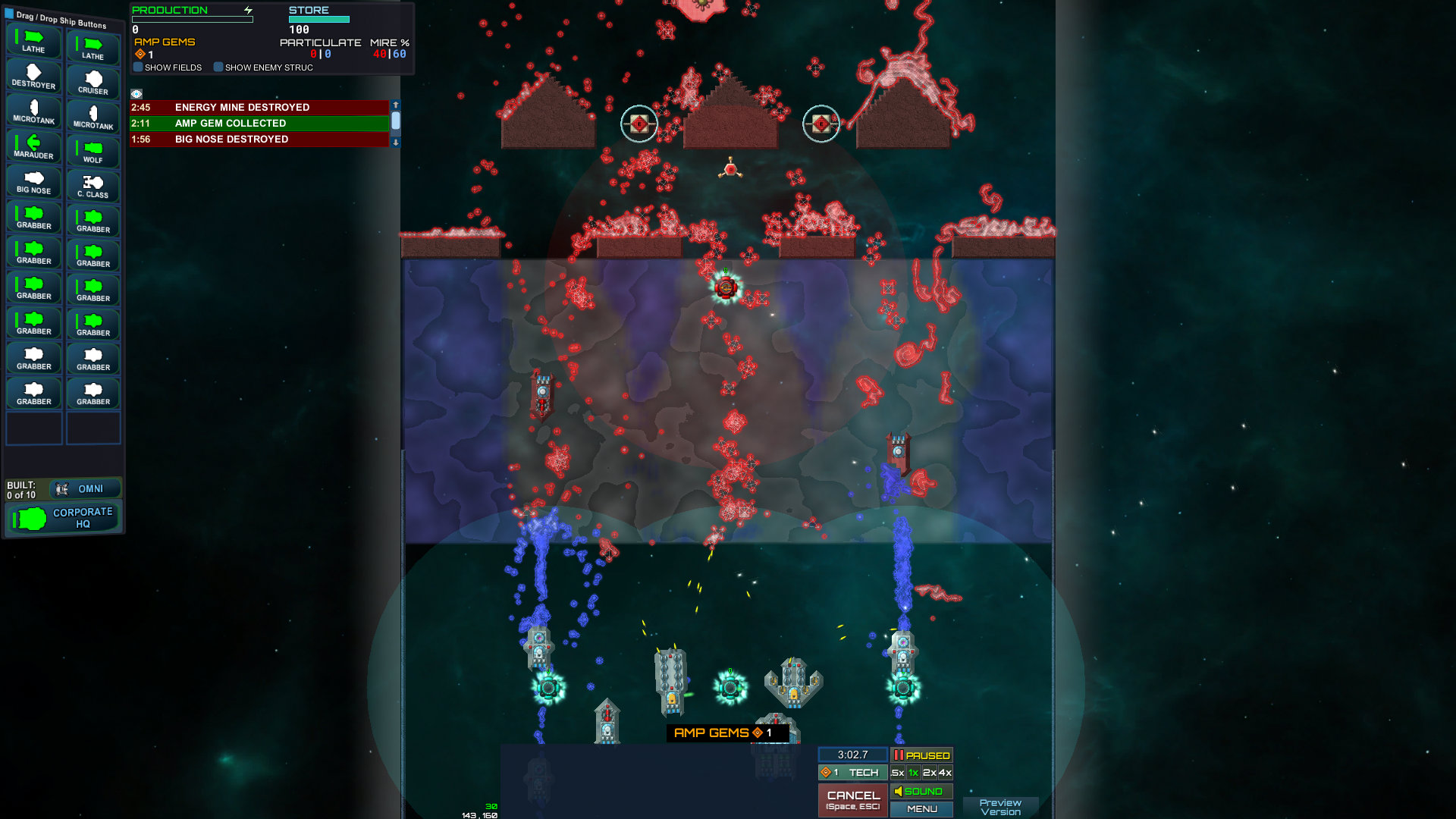Enable the SHOW ENEMY STRUC checkbox
Screen dimensions: 1456x819
pos(219,67)
